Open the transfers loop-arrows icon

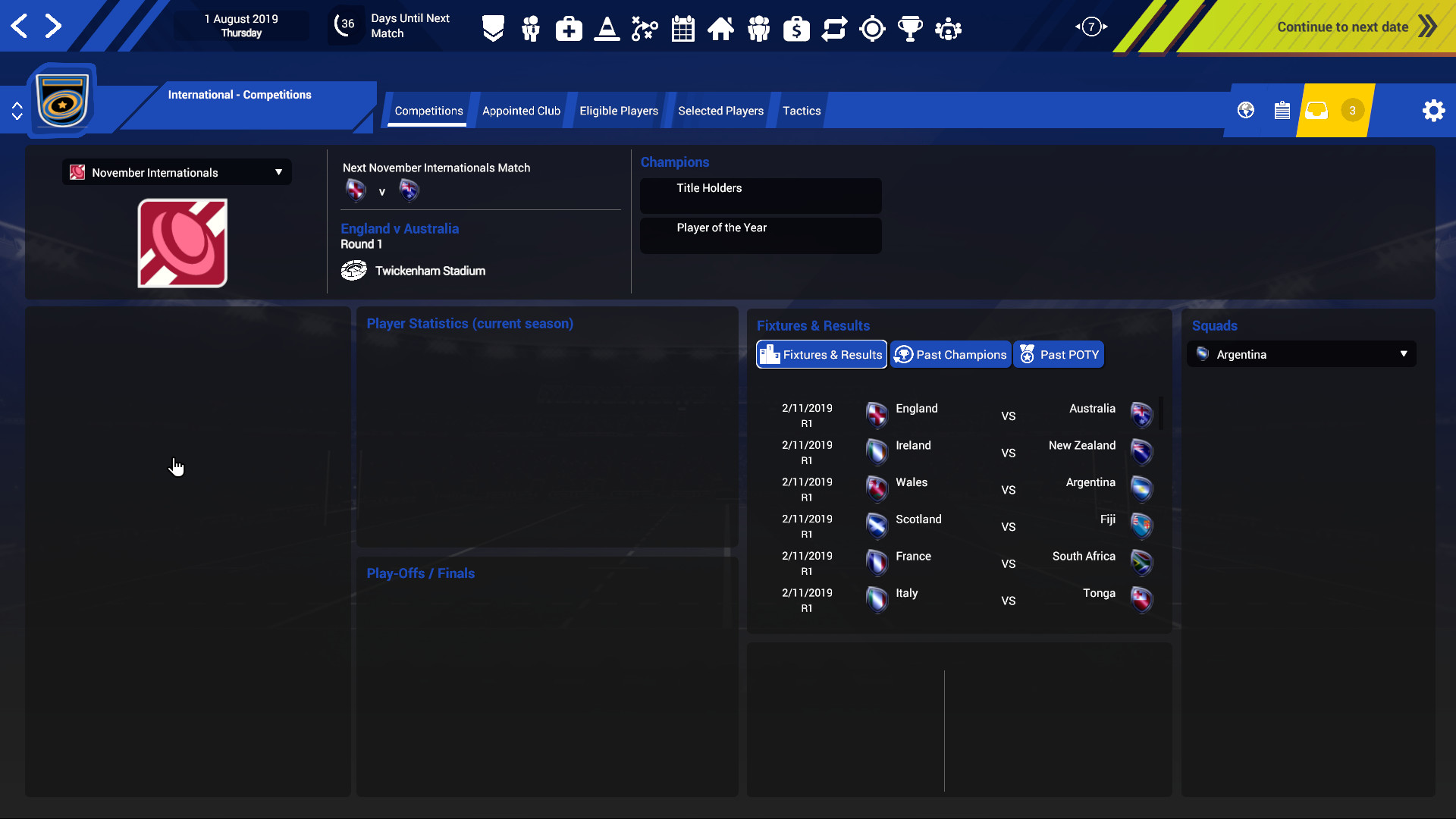(x=834, y=28)
